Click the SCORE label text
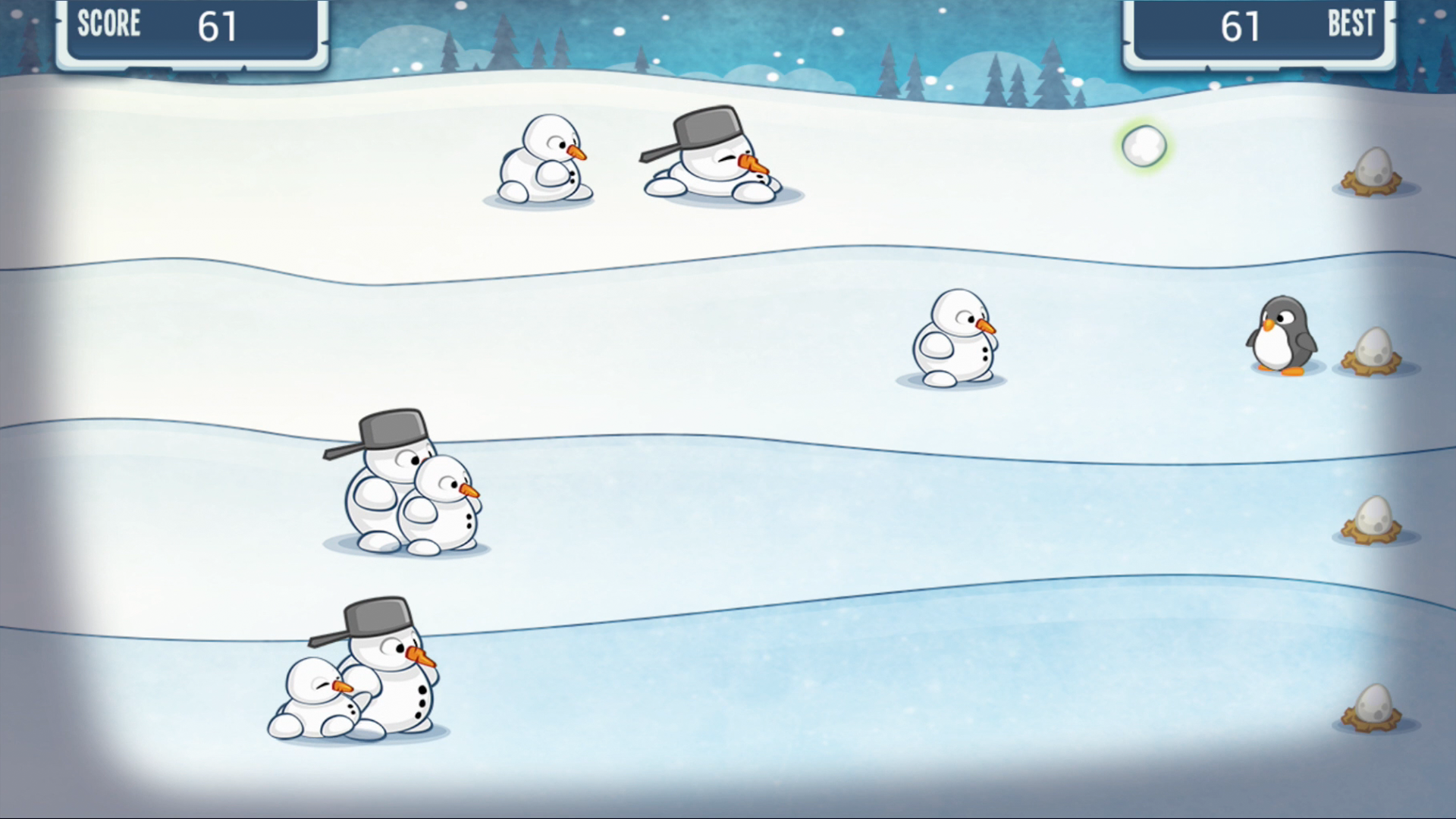The height and width of the screenshot is (819, 1456). pos(109,25)
